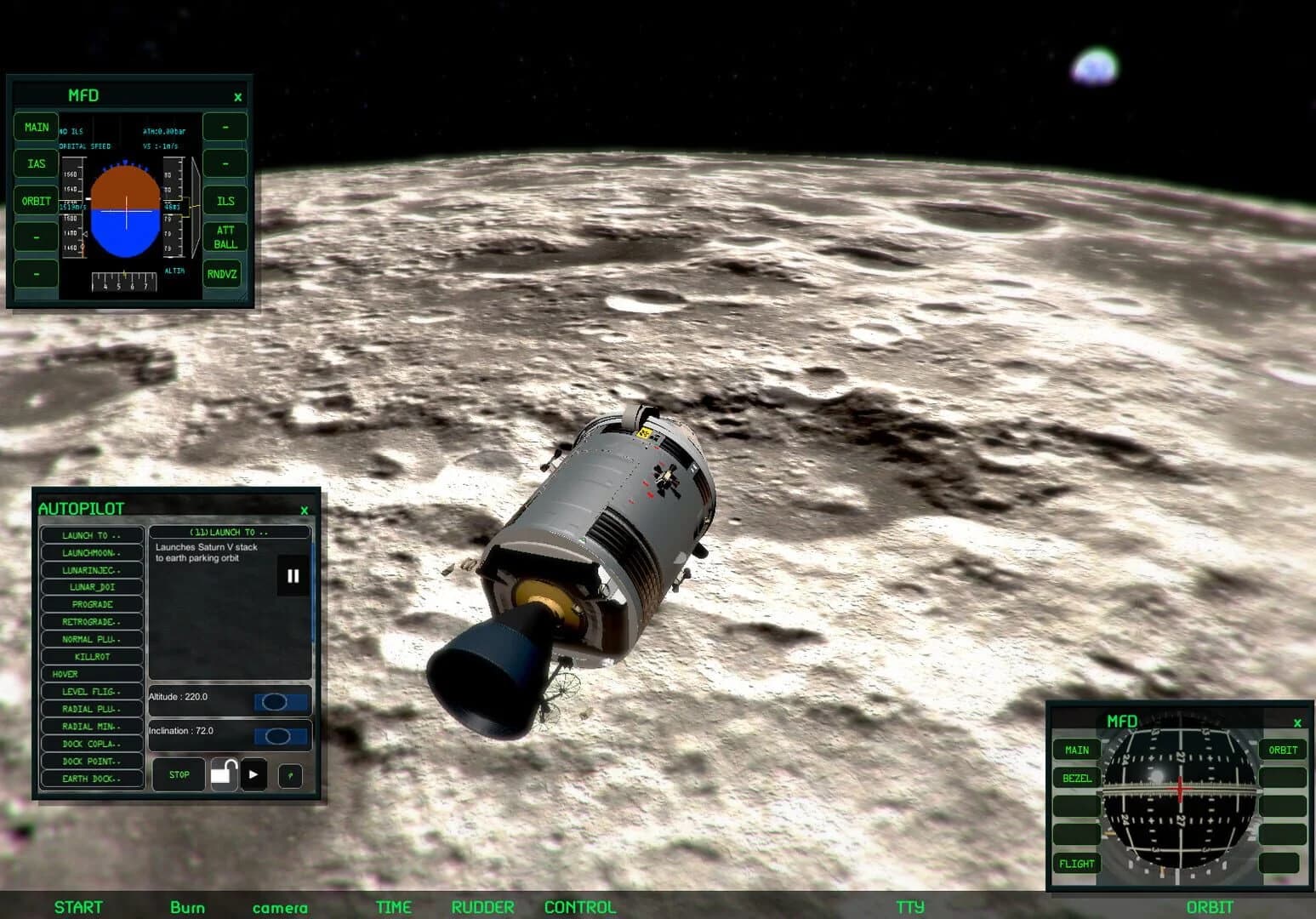Click BEZEL on the navball MFD
The image size is (1316, 919).
point(1075,778)
